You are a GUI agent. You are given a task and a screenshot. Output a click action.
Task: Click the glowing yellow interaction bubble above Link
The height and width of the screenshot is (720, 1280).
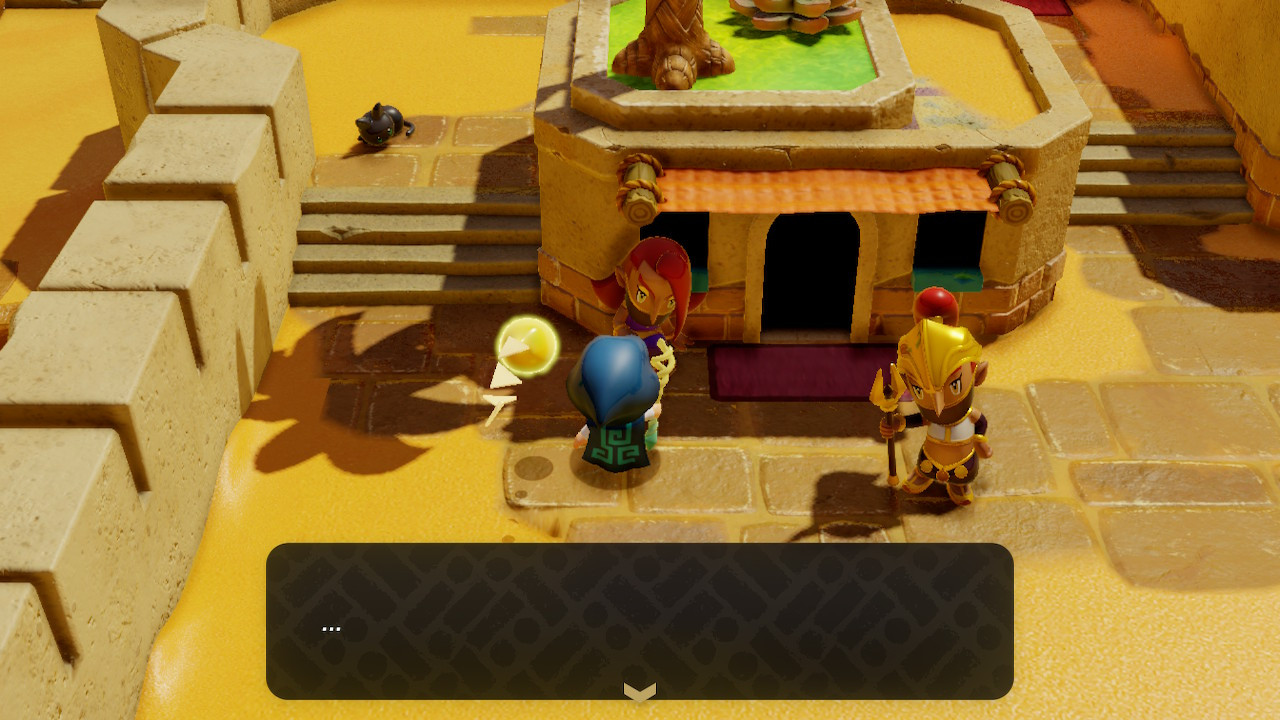(x=527, y=347)
